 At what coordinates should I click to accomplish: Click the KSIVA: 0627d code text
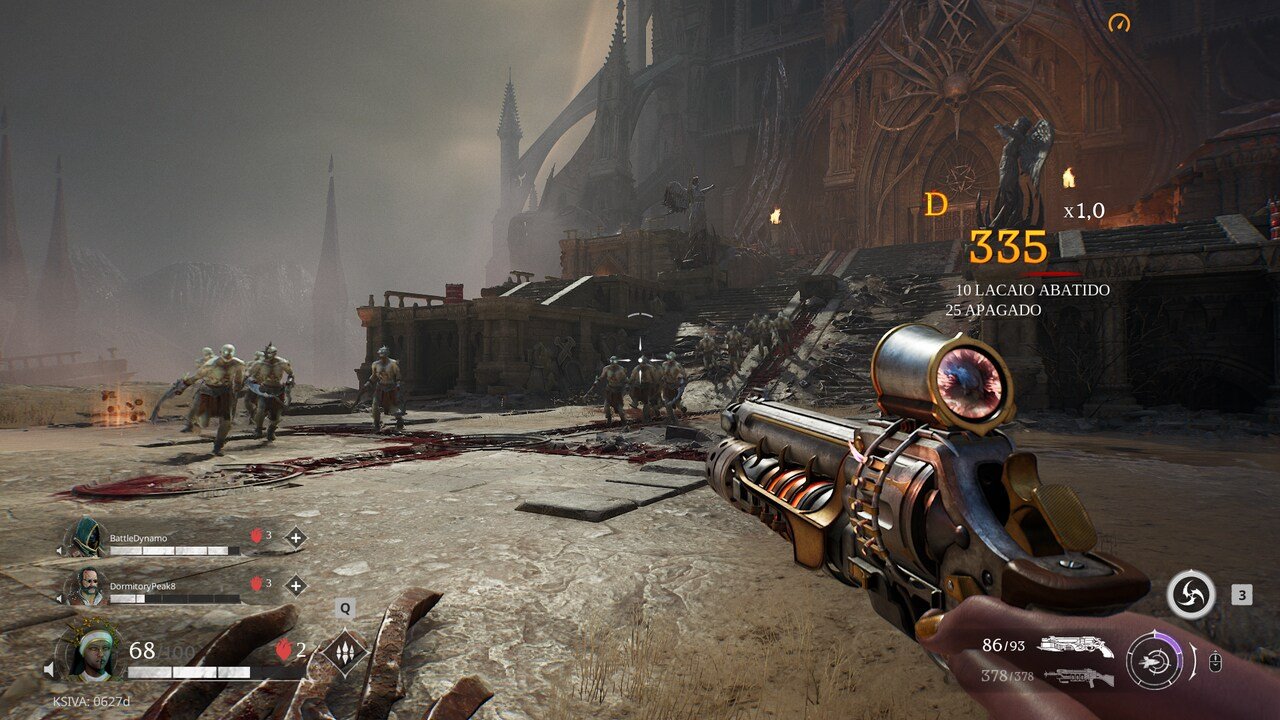[x=92, y=701]
